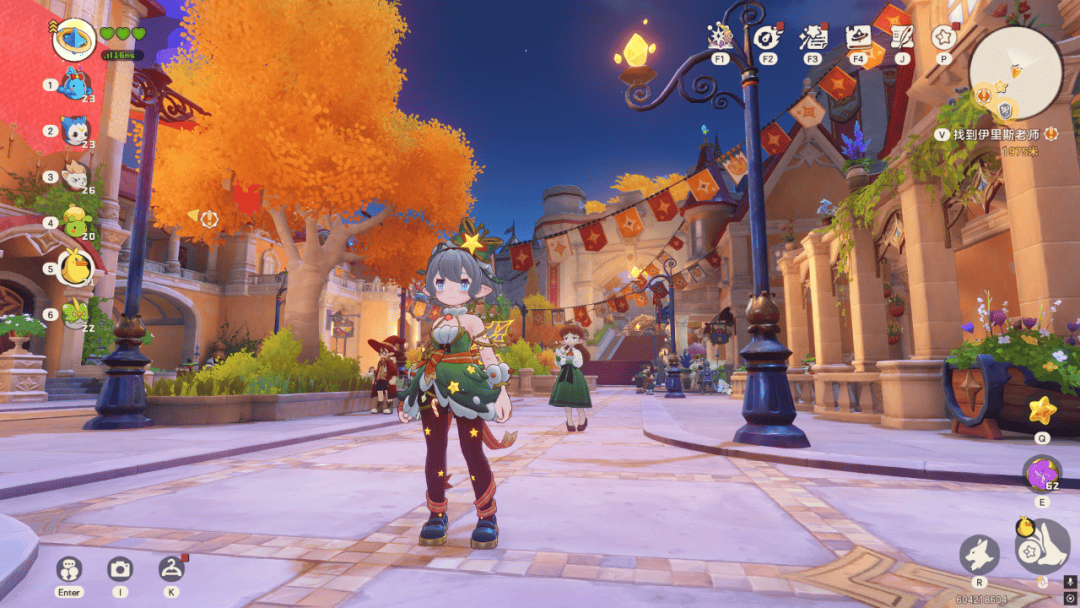
Task: Open the quill and scroll journal
Action: (902, 37)
